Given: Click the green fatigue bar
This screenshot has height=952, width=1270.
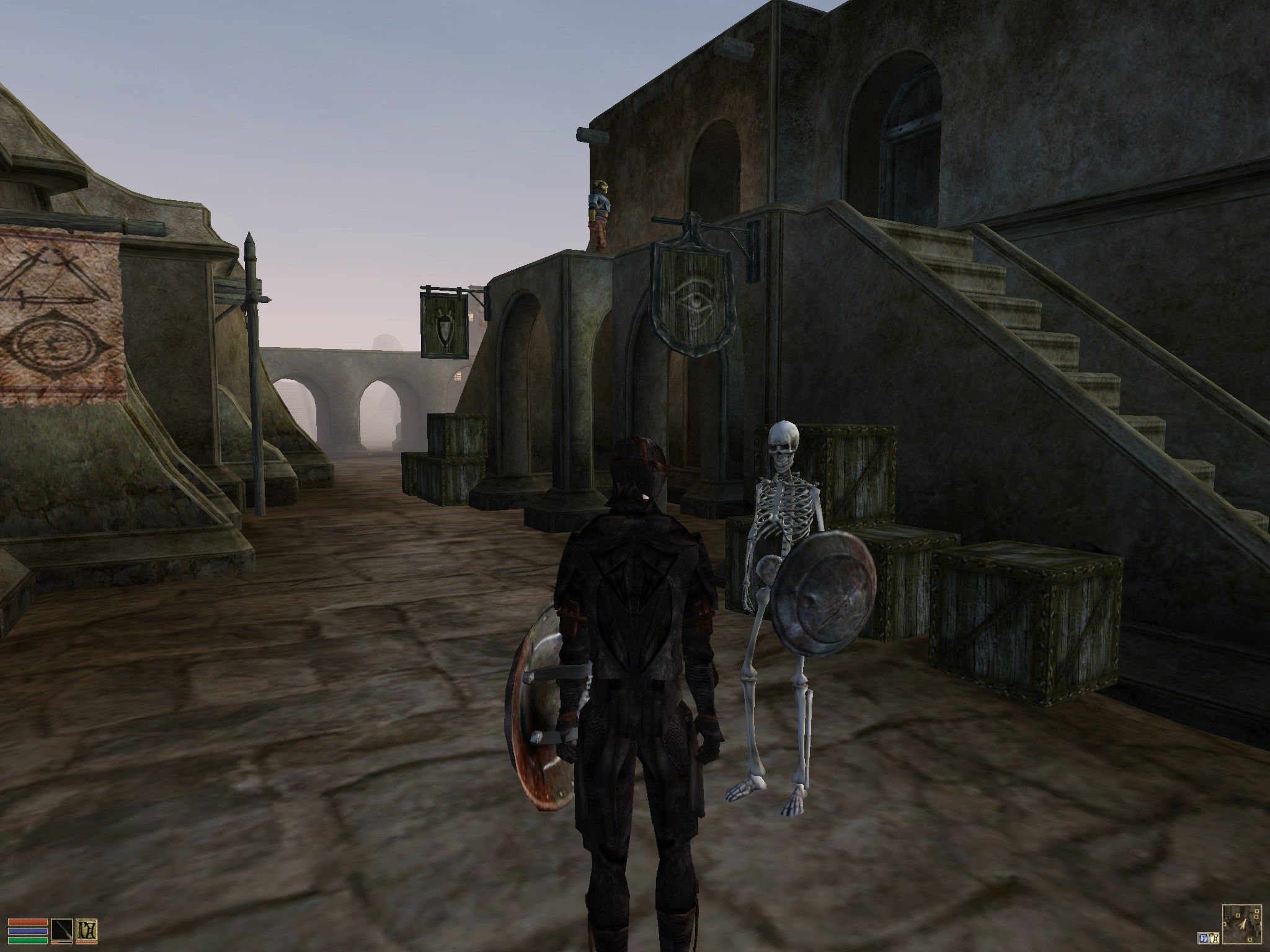Looking at the screenshot, I should tap(27, 941).
